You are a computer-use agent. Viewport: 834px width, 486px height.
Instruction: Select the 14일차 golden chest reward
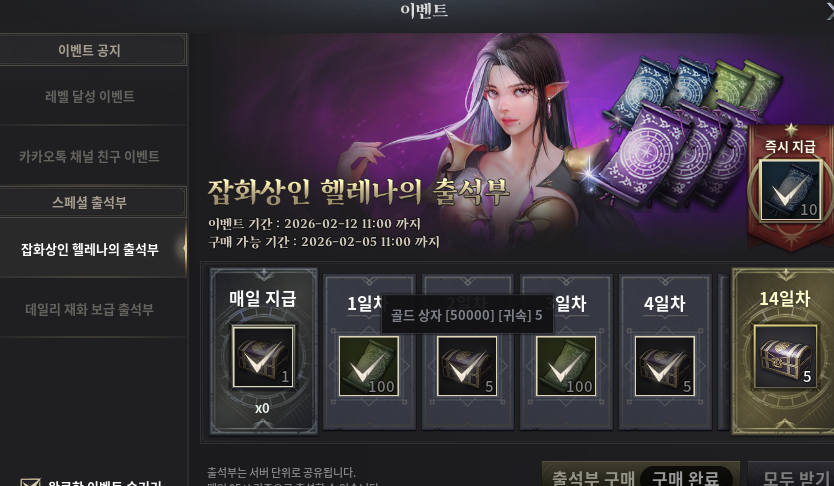click(x=783, y=355)
